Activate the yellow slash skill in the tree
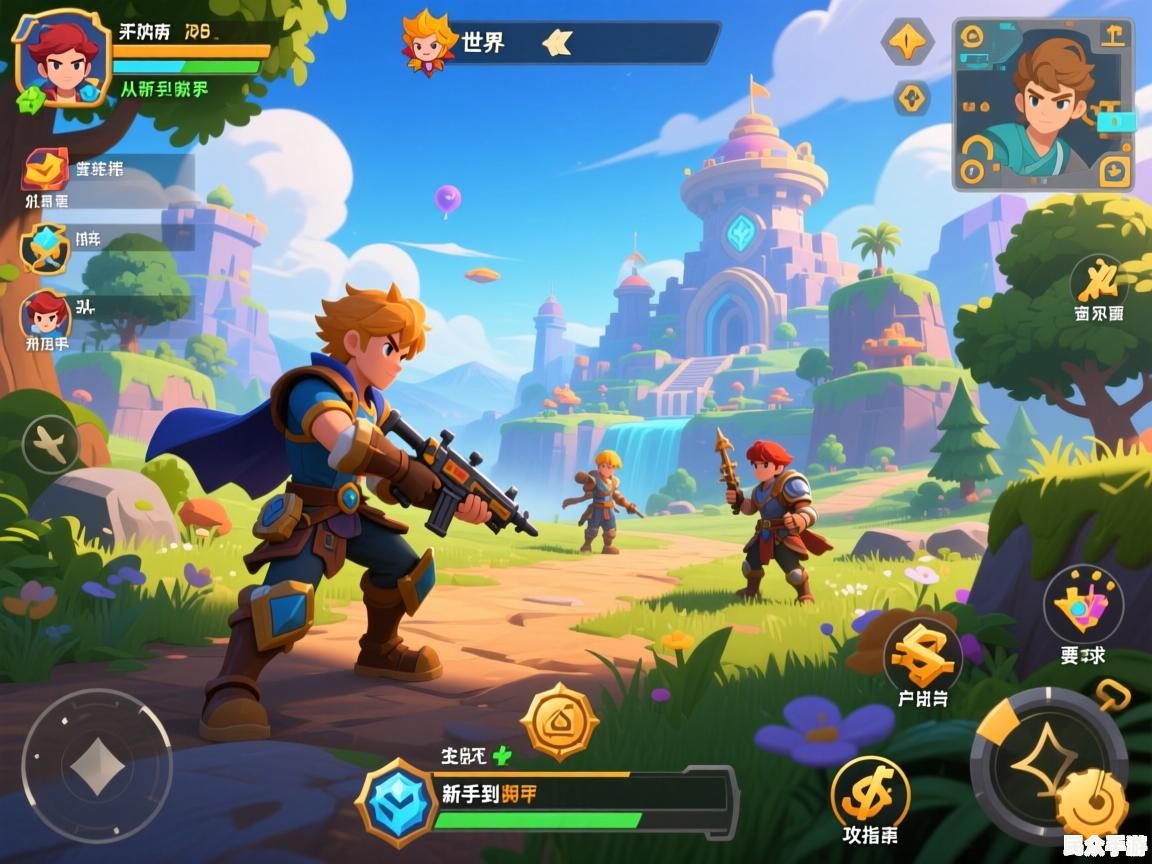The width and height of the screenshot is (1152, 864). (x=1099, y=279)
